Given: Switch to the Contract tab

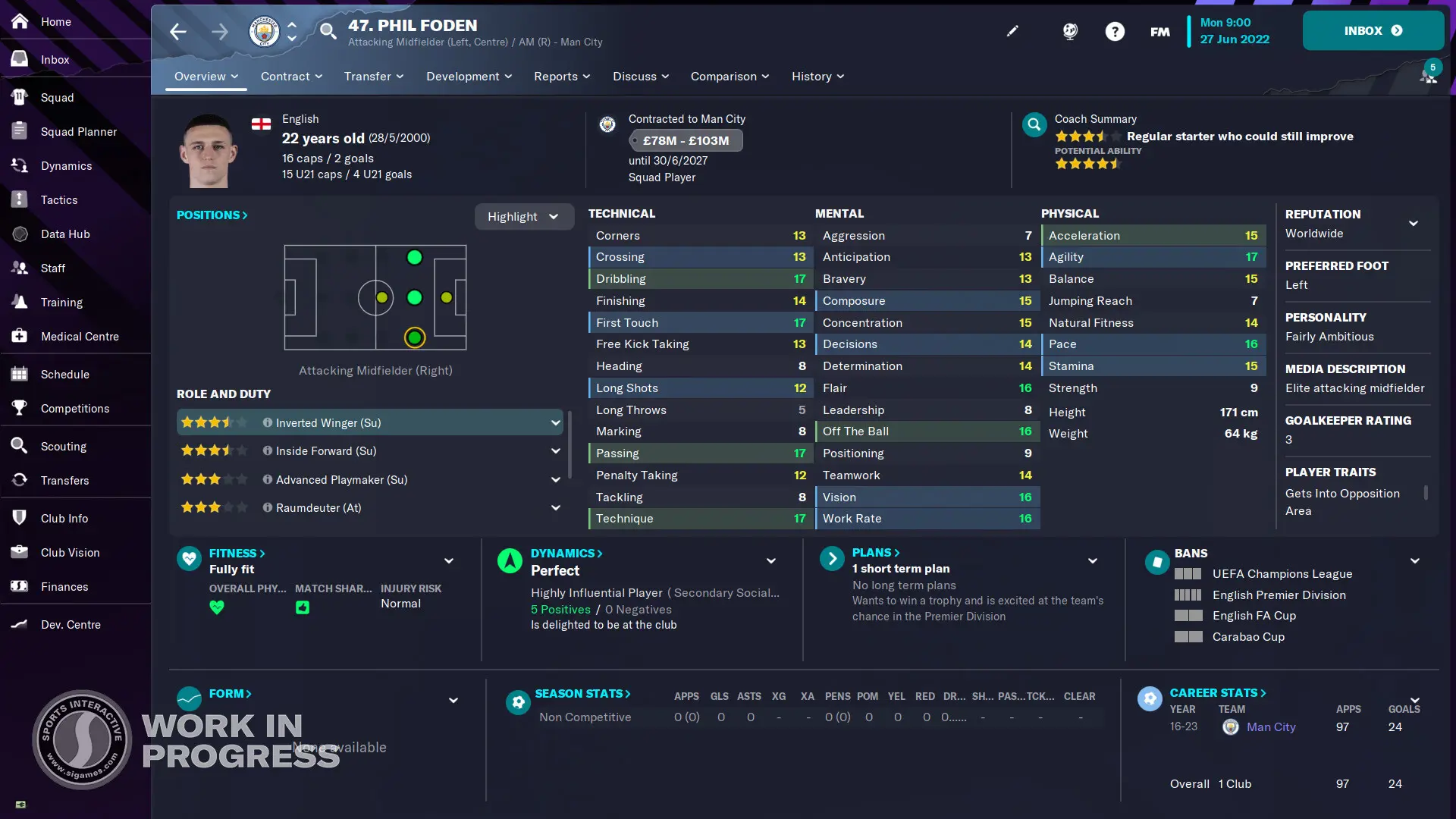Looking at the screenshot, I should click(x=286, y=76).
